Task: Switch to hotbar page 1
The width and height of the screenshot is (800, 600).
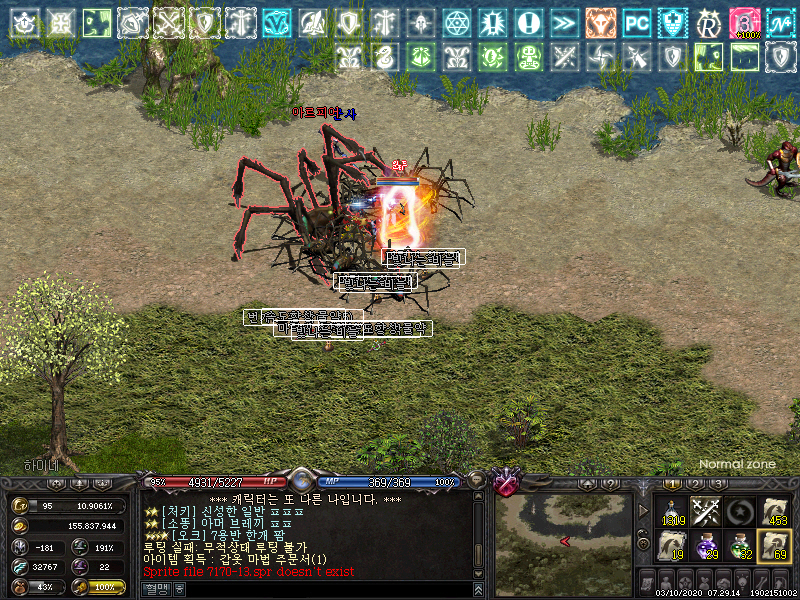Action: (x=674, y=484)
